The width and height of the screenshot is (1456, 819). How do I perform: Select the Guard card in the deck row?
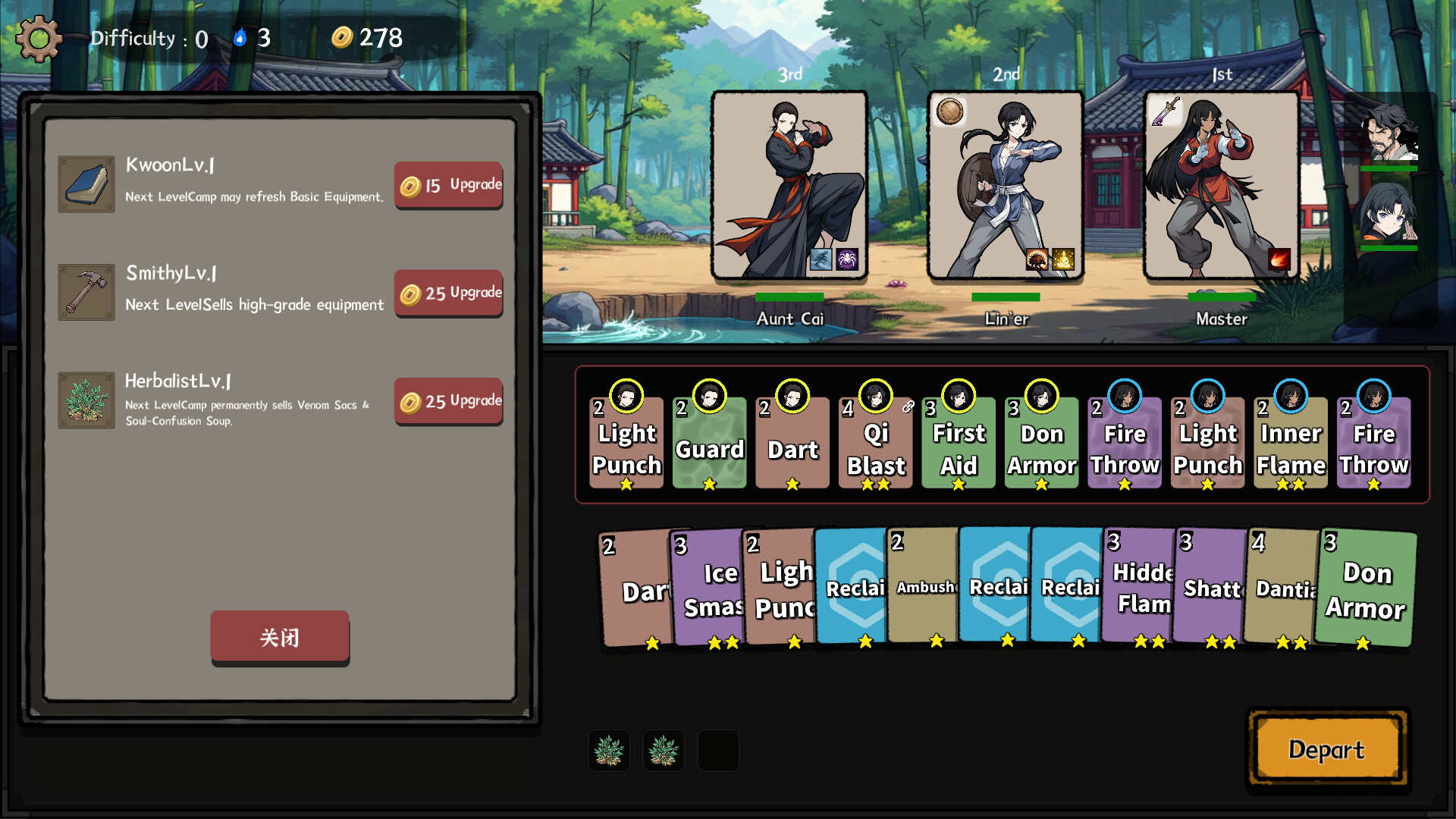click(x=709, y=444)
